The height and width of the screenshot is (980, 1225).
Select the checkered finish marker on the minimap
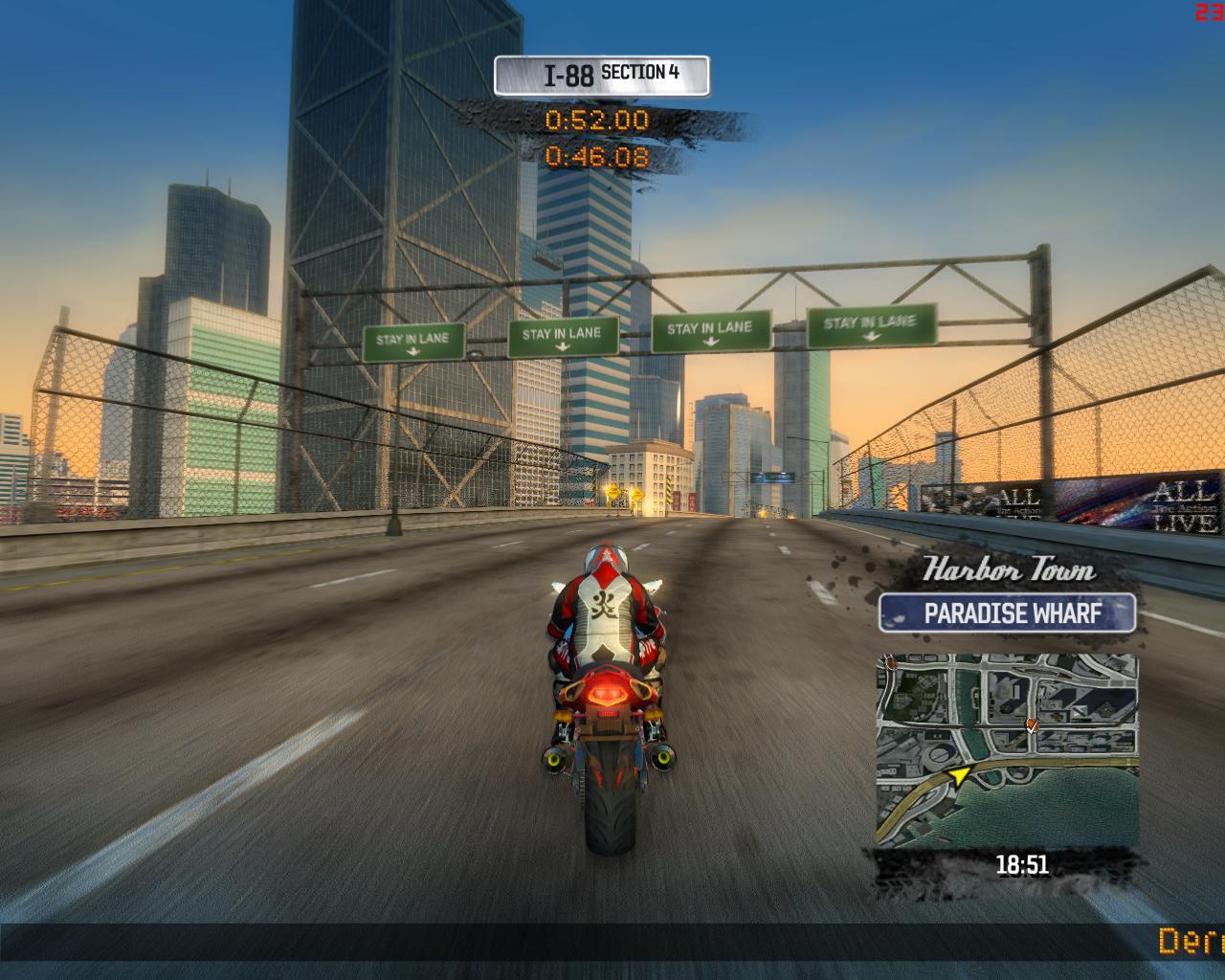1032,725
